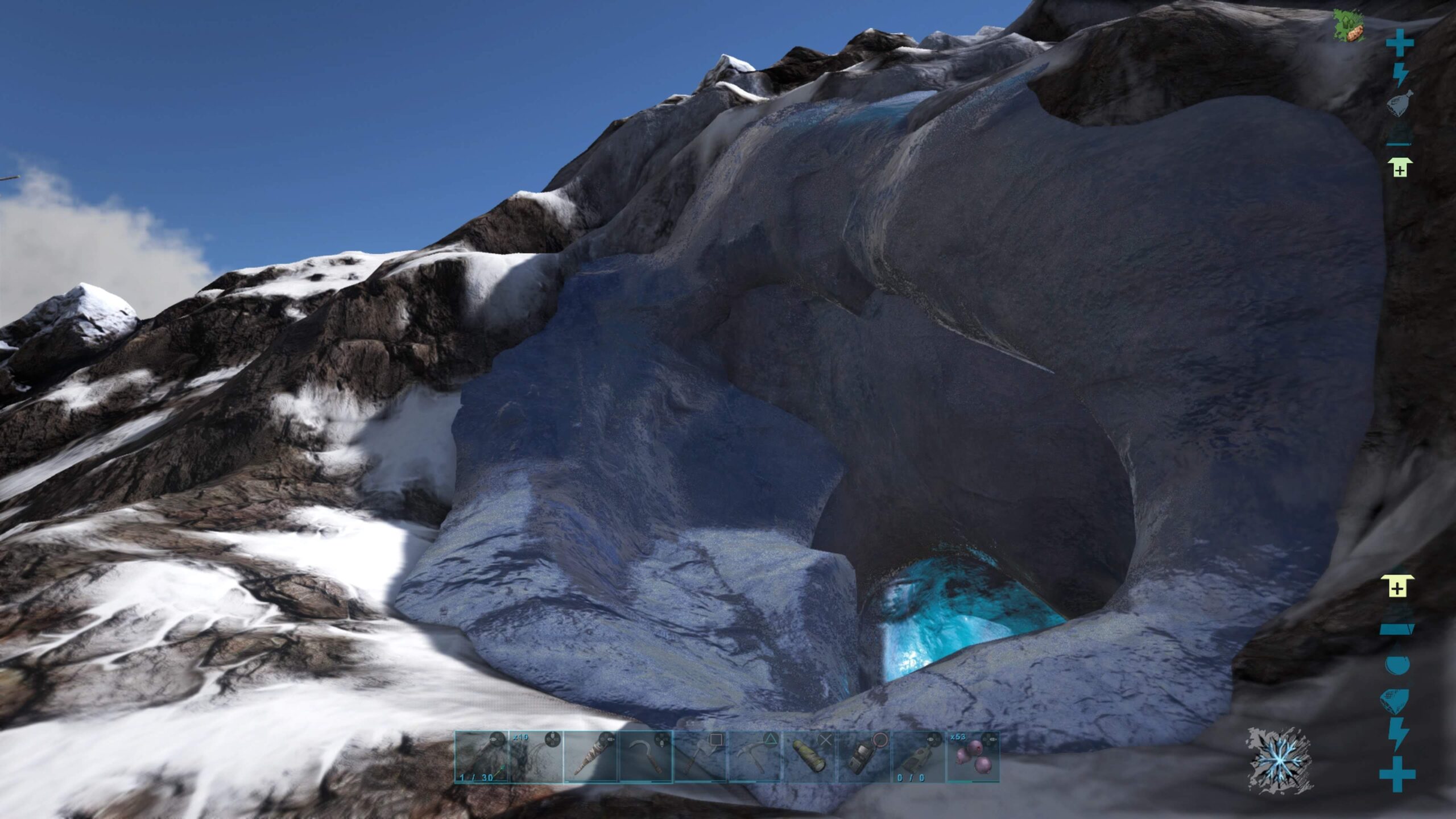Eat the berries stack marked x53

click(973, 756)
